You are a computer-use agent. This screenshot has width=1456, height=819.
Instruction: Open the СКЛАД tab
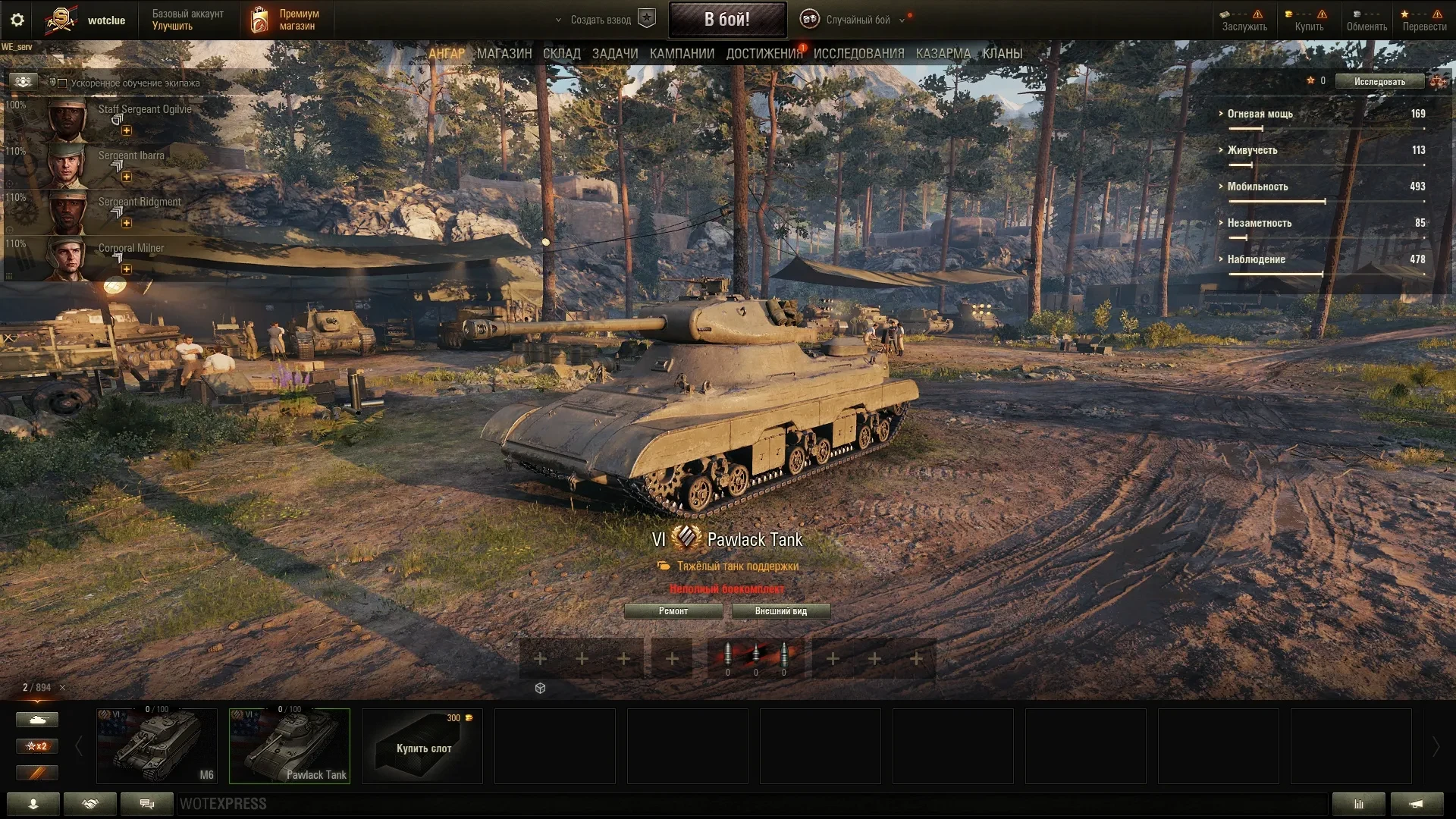pos(561,54)
